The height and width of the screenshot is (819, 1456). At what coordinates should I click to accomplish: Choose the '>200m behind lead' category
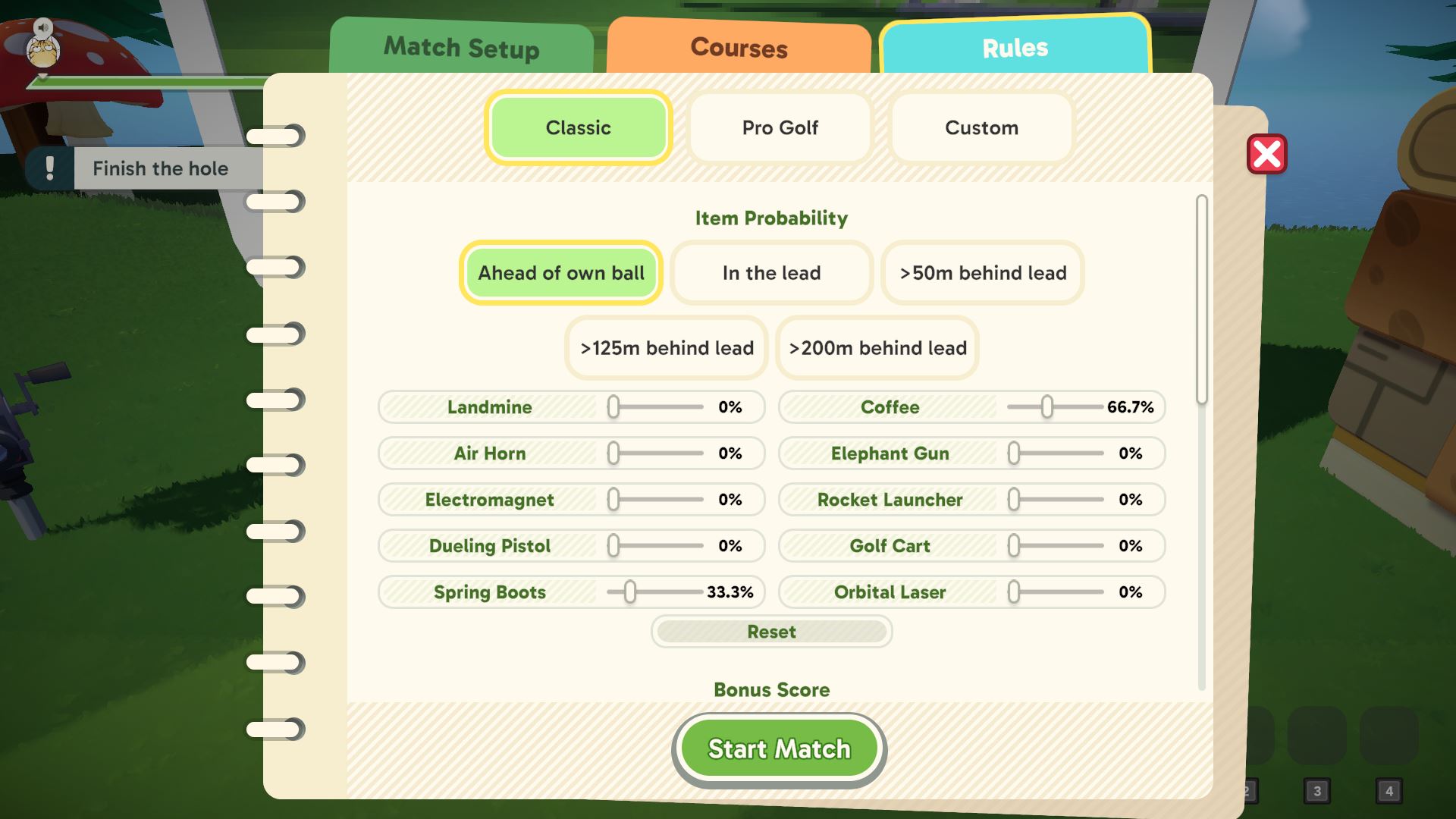[877, 348]
